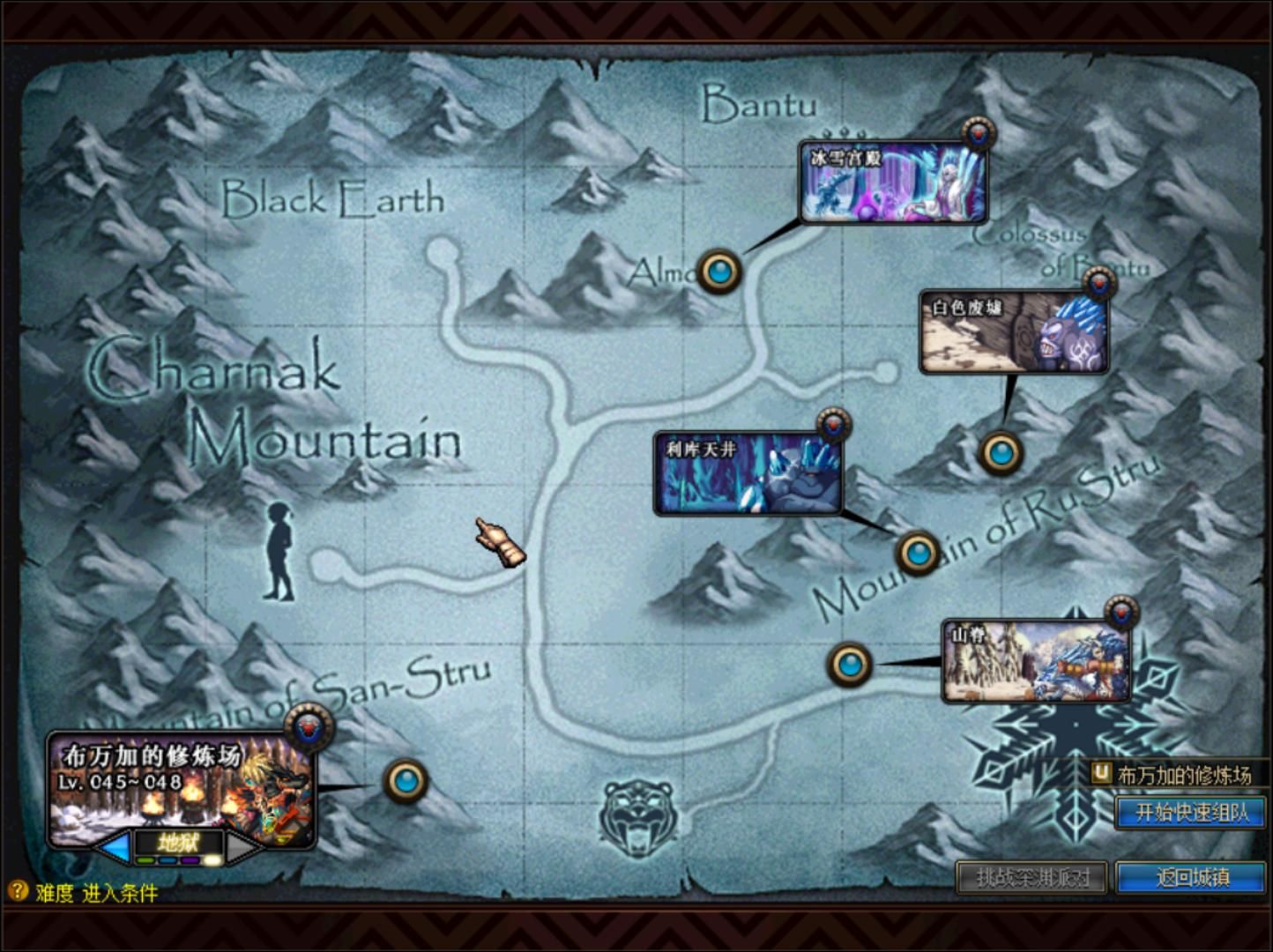Image resolution: width=1273 pixels, height=952 pixels.
Task: Click the 挑战深渊派对 abyss party button
Action: coord(1031,877)
